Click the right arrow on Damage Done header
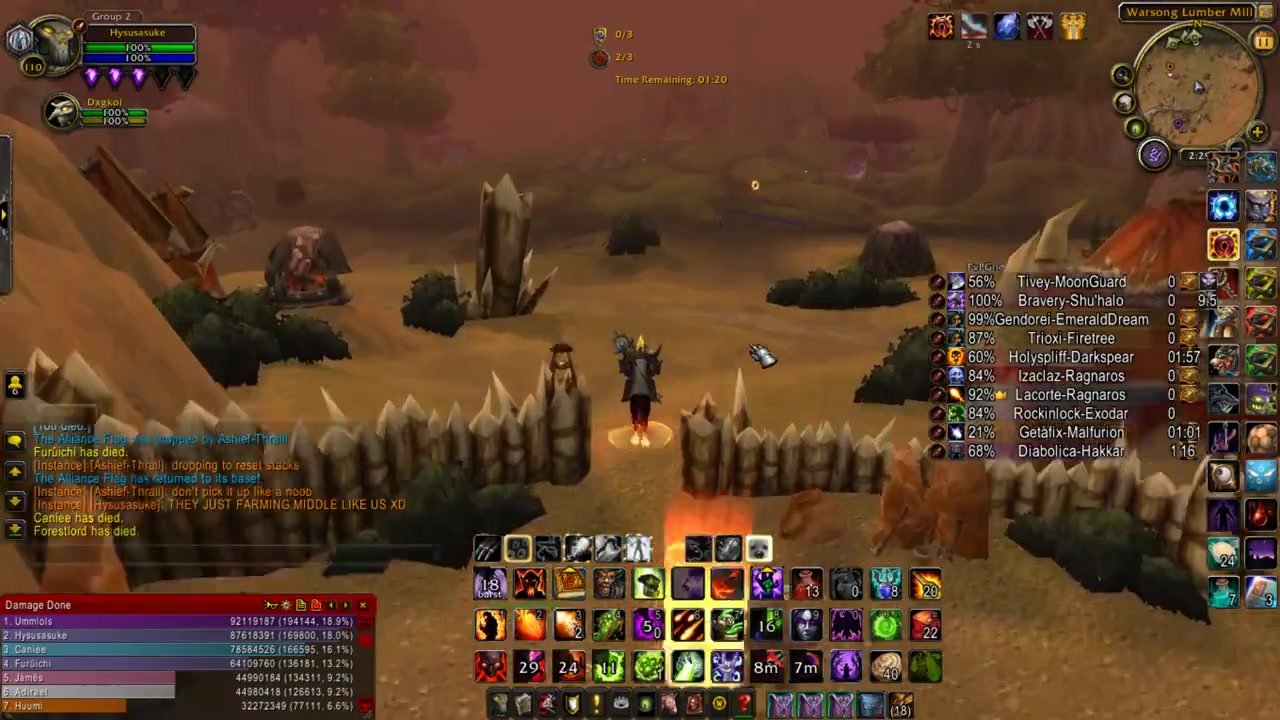This screenshot has height=720, width=1280. [345, 605]
